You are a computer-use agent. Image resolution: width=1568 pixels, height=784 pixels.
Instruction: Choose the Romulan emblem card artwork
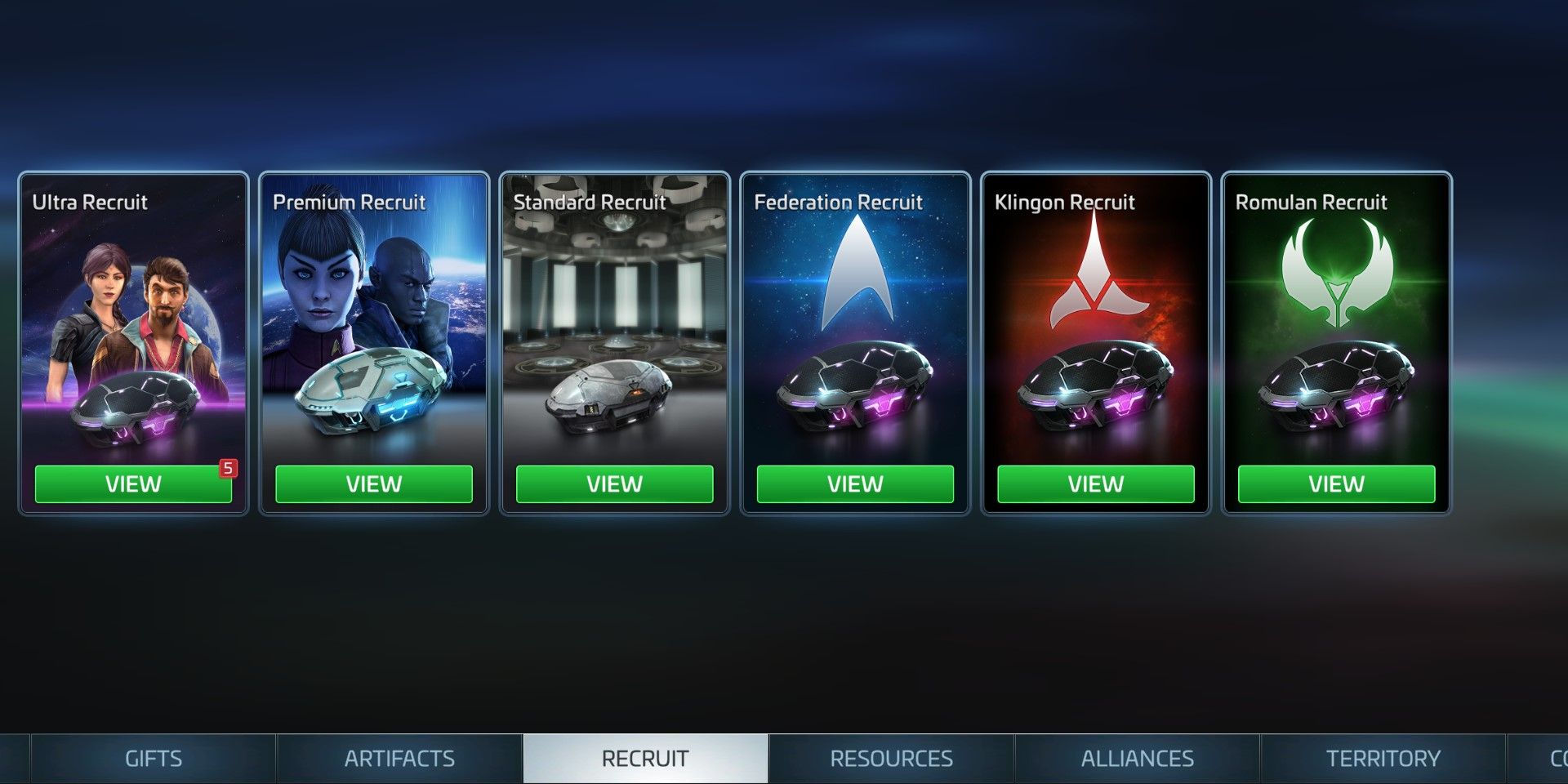pos(1336,327)
